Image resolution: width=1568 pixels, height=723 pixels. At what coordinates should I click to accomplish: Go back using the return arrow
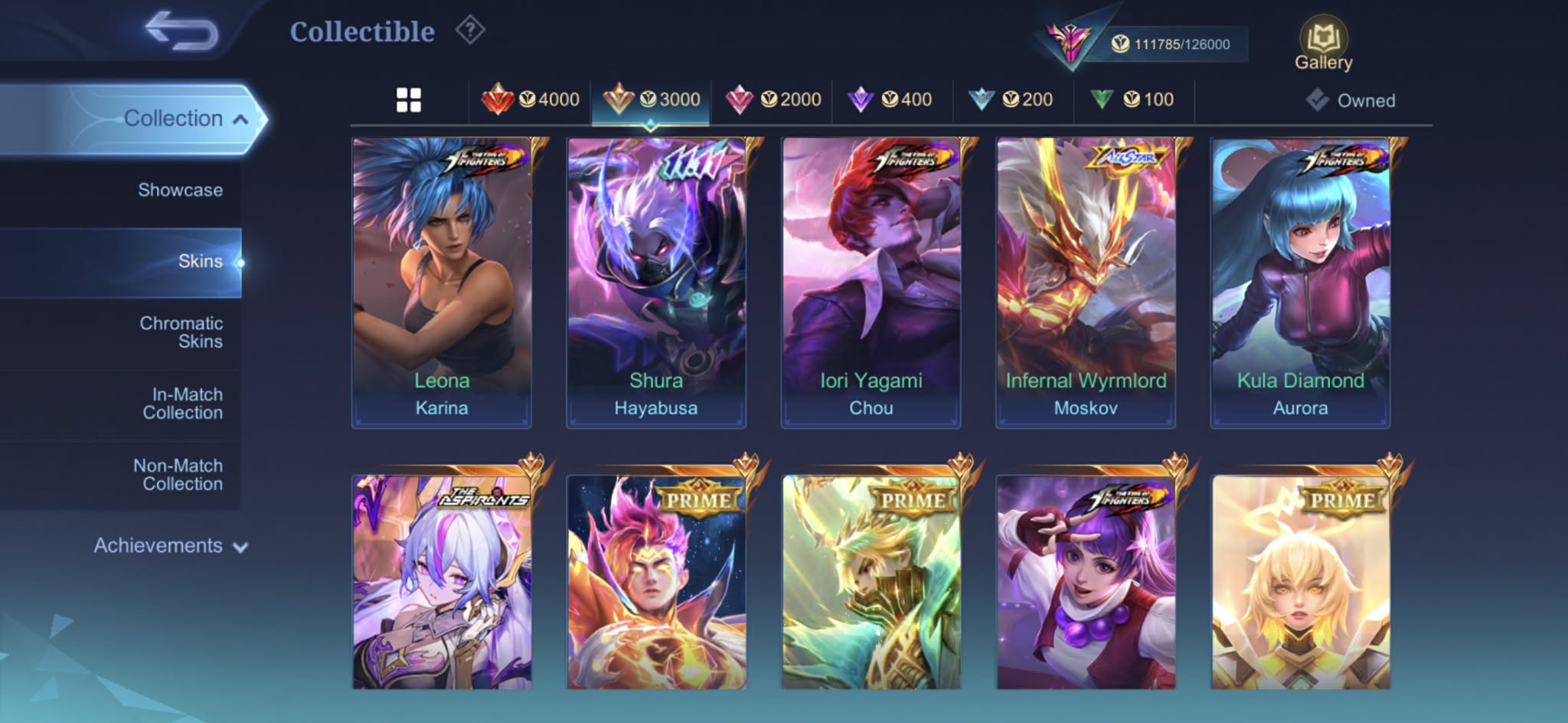(x=182, y=31)
